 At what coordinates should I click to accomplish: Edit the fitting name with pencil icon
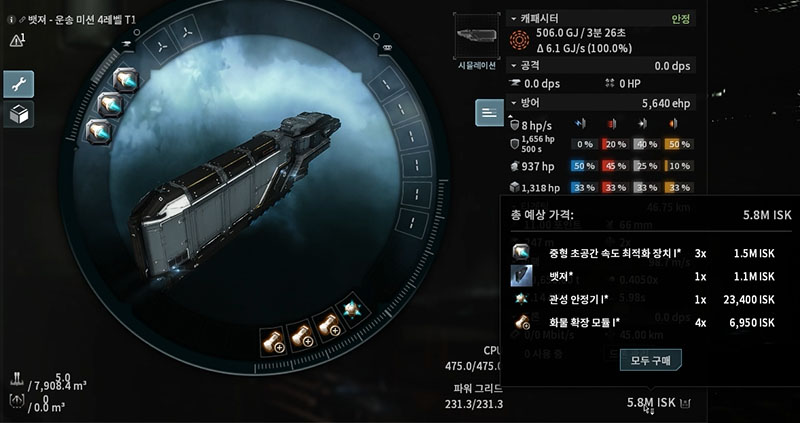point(22,19)
